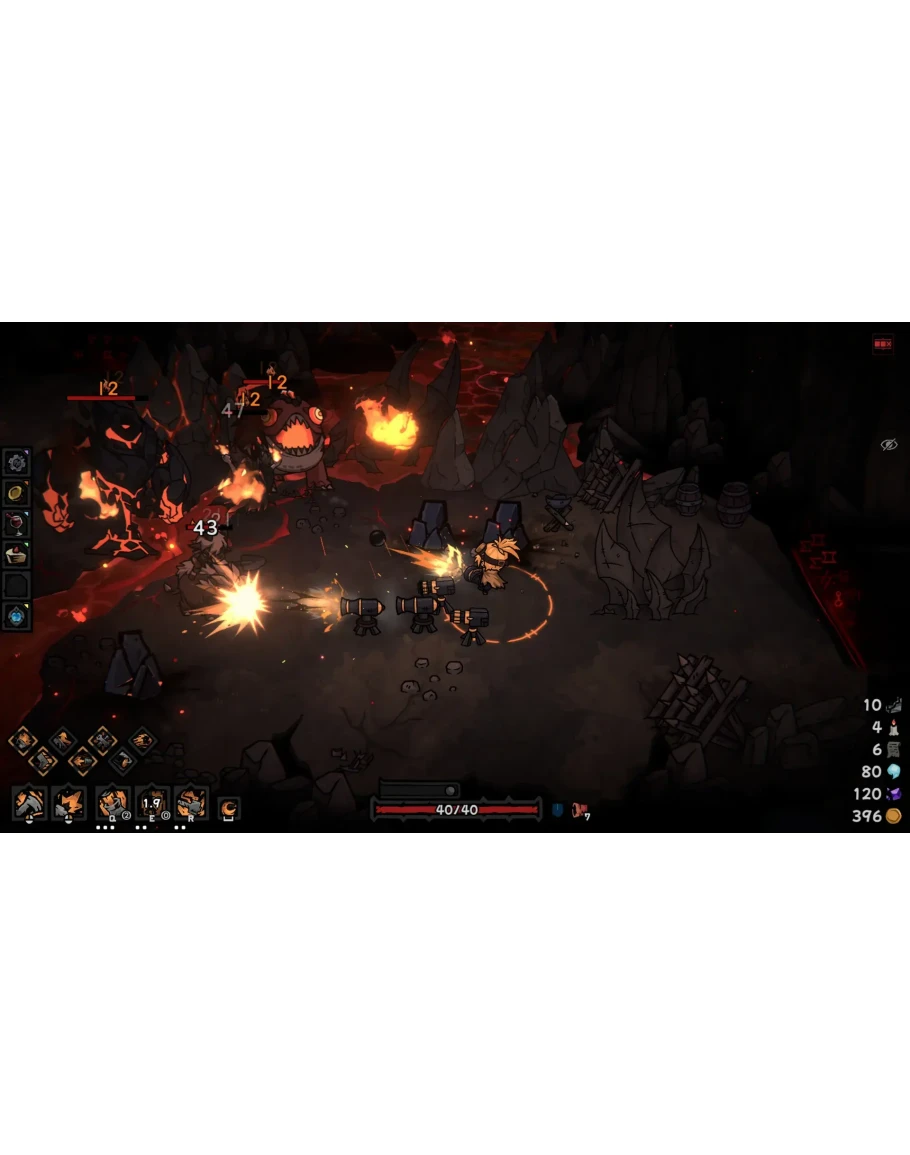Select the gear relic slot

pos(16,462)
